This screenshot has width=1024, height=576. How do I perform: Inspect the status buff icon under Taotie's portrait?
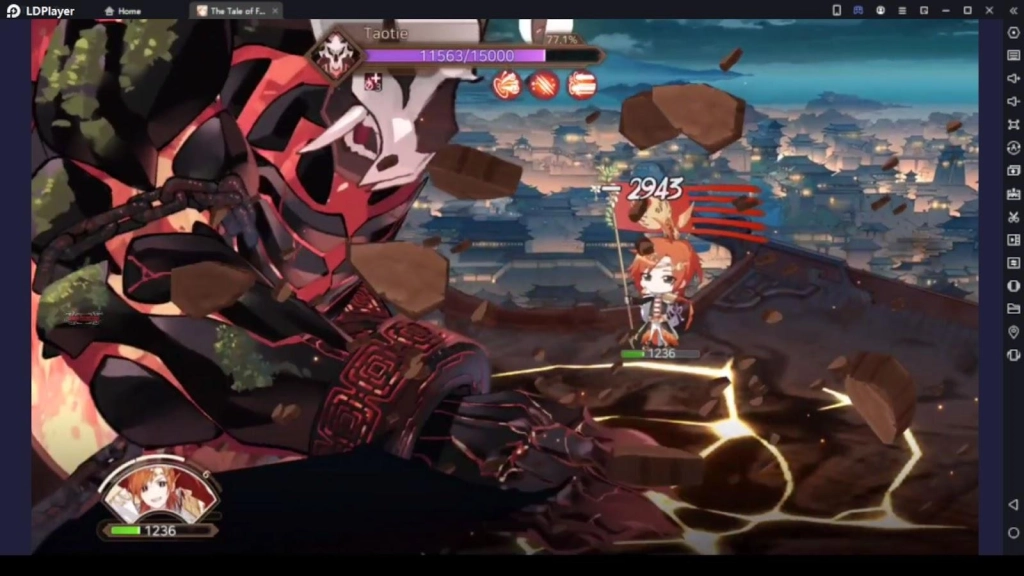pos(373,82)
